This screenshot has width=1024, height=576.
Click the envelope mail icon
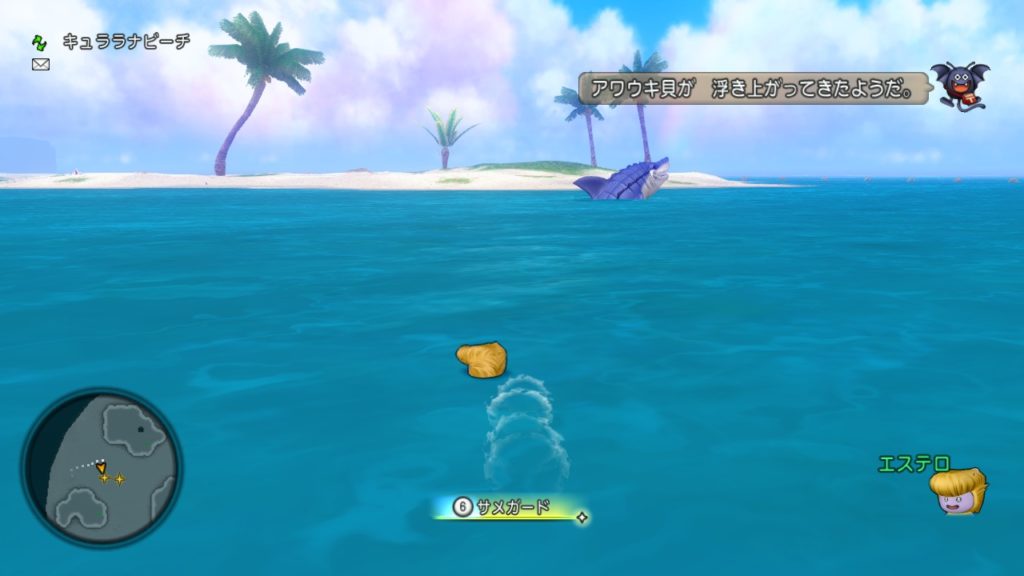40,64
